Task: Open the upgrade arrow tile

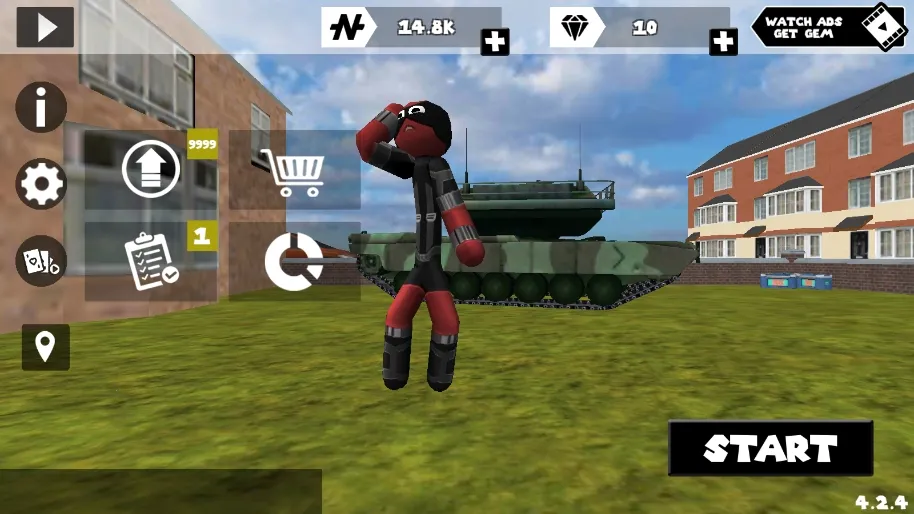Action: click(151, 169)
